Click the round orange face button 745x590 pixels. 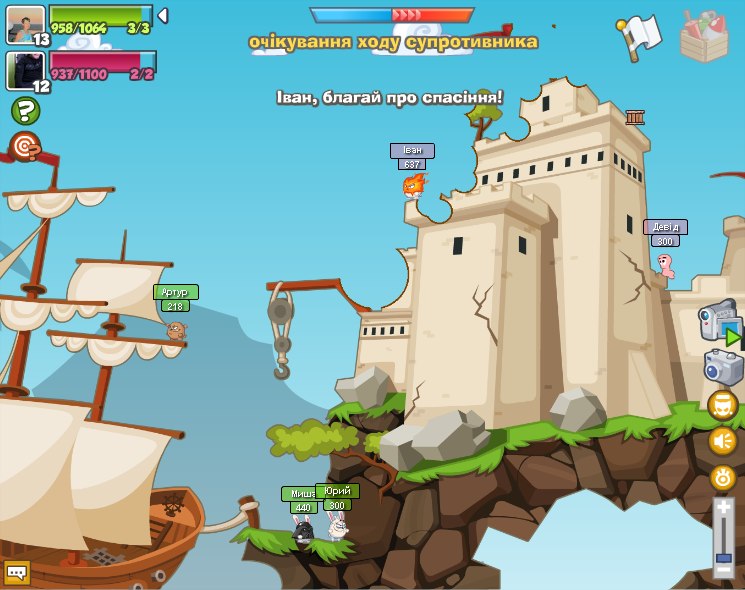pos(723,405)
